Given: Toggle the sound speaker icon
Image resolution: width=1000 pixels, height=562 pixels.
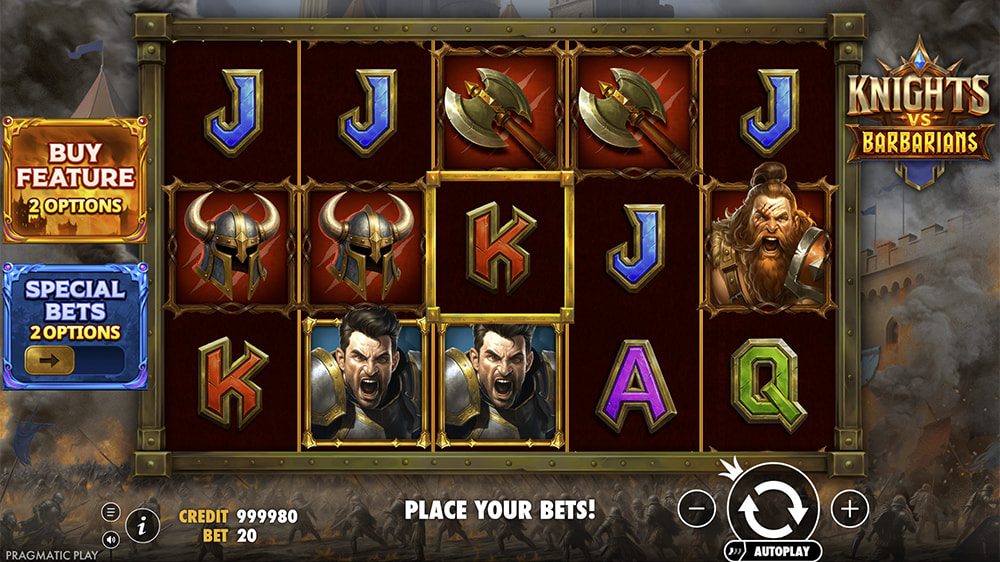Looking at the screenshot, I should [x=111, y=539].
